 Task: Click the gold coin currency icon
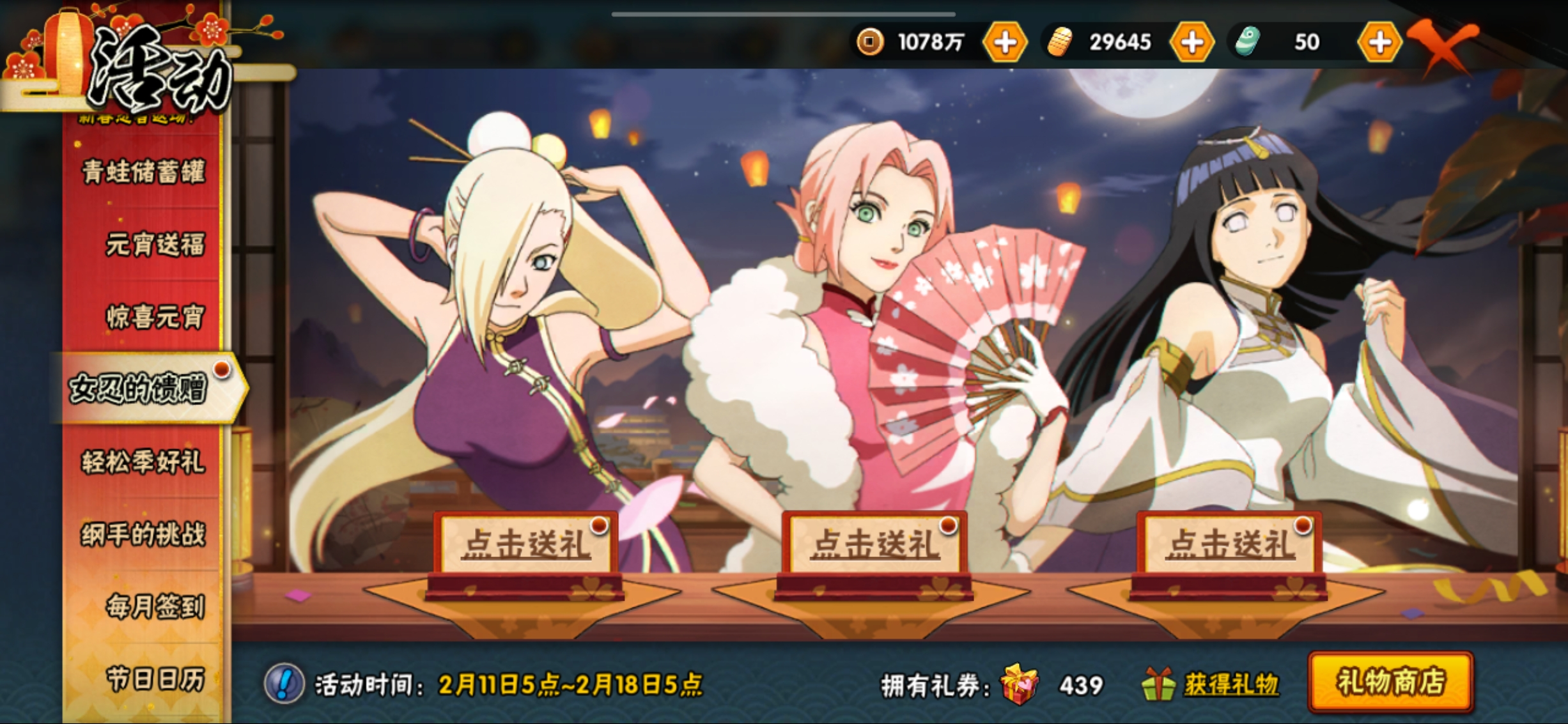(869, 42)
